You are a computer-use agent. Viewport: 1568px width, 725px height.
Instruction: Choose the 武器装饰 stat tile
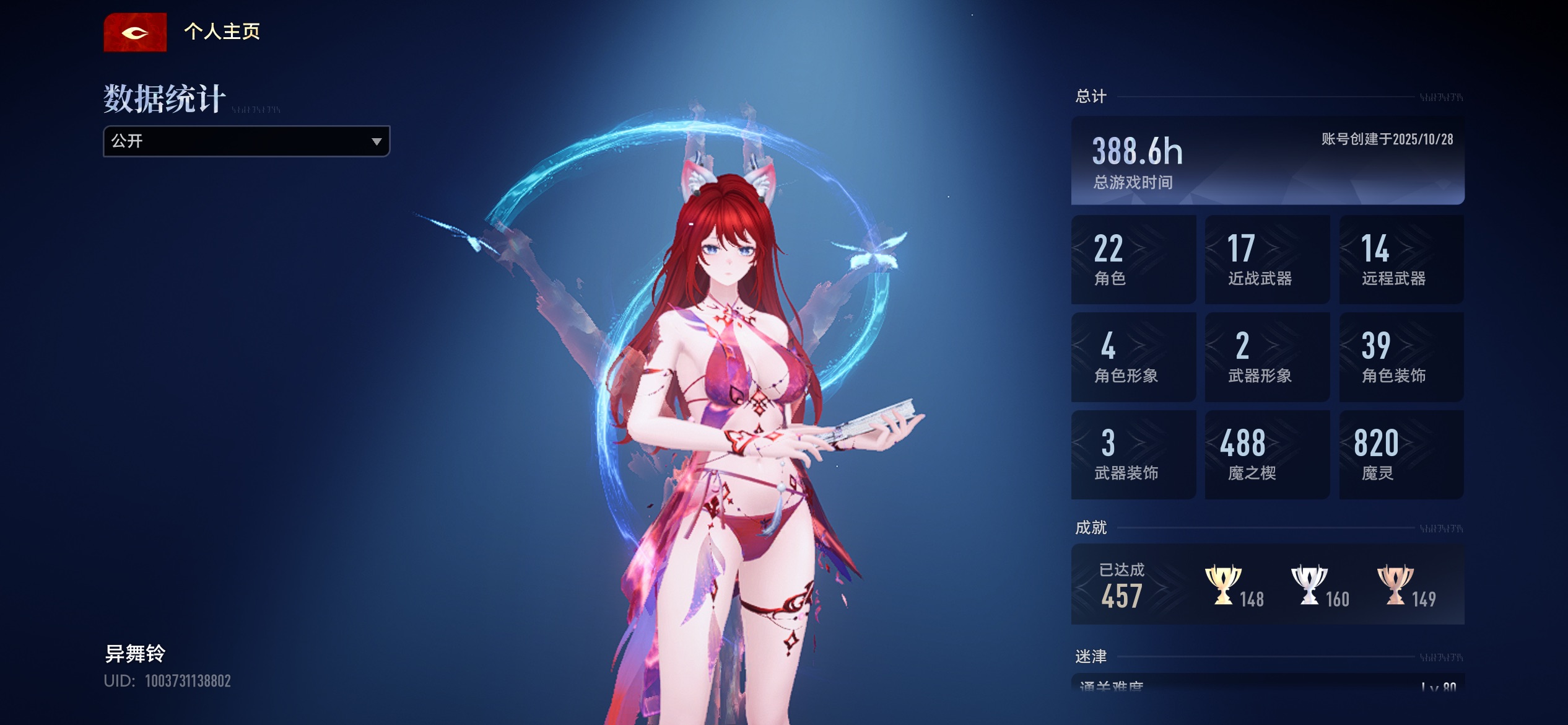click(1133, 454)
